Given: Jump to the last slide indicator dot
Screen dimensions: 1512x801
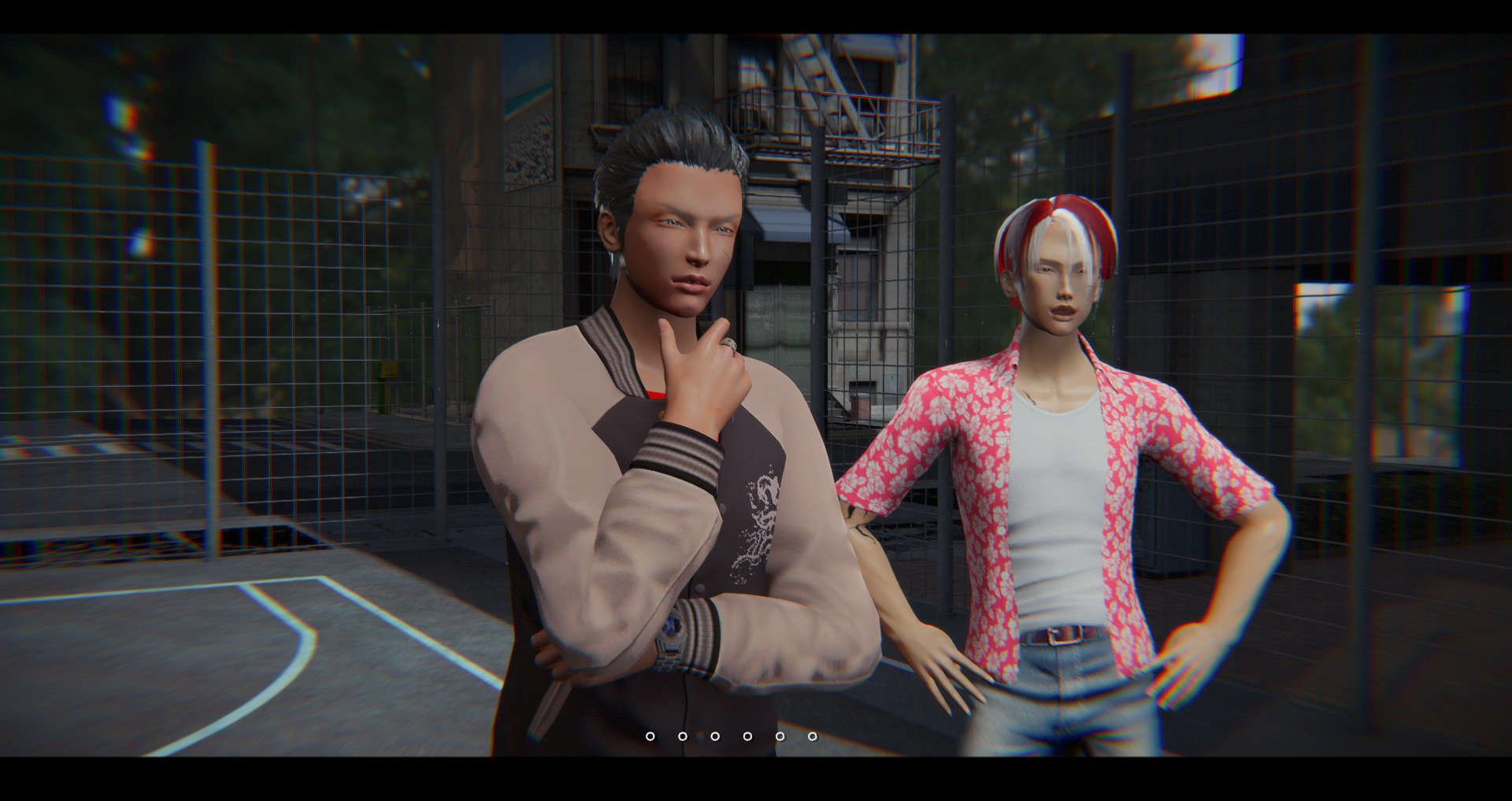Looking at the screenshot, I should (x=812, y=736).
